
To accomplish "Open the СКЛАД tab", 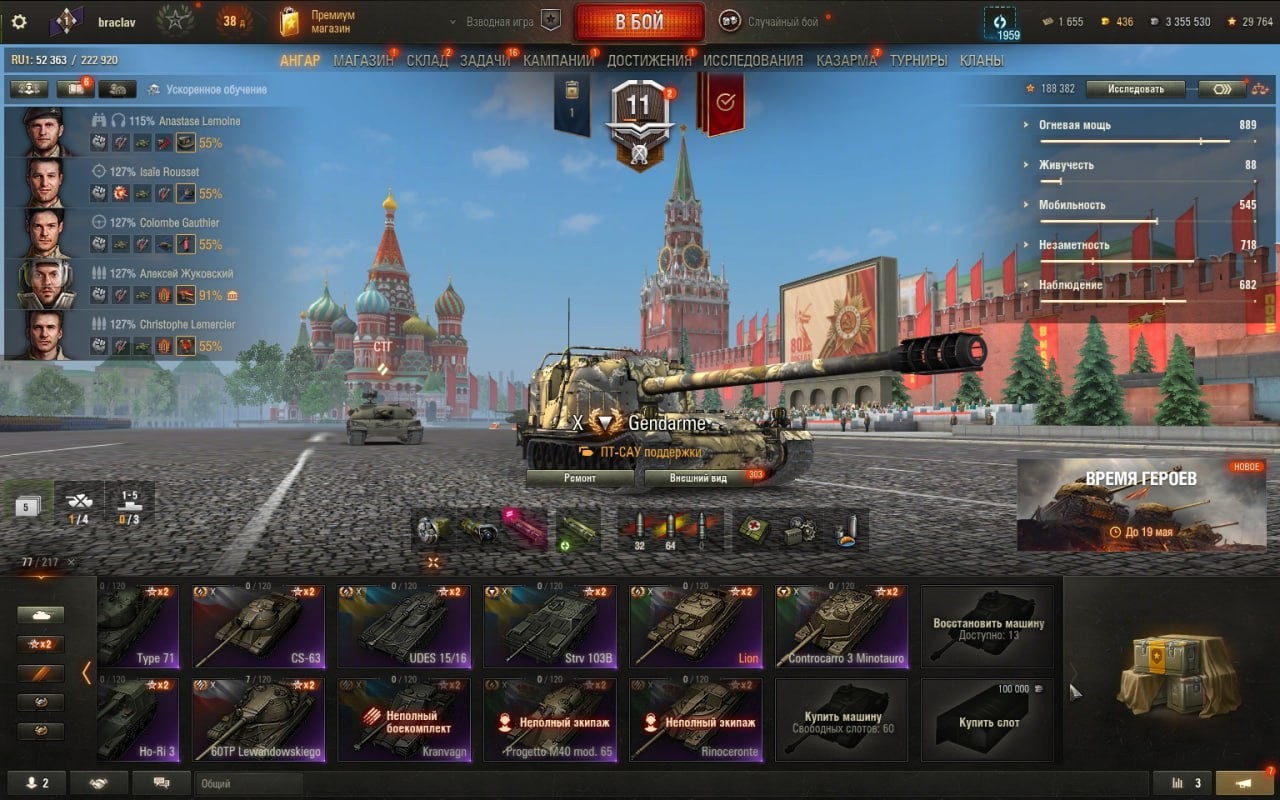I will coord(427,60).
